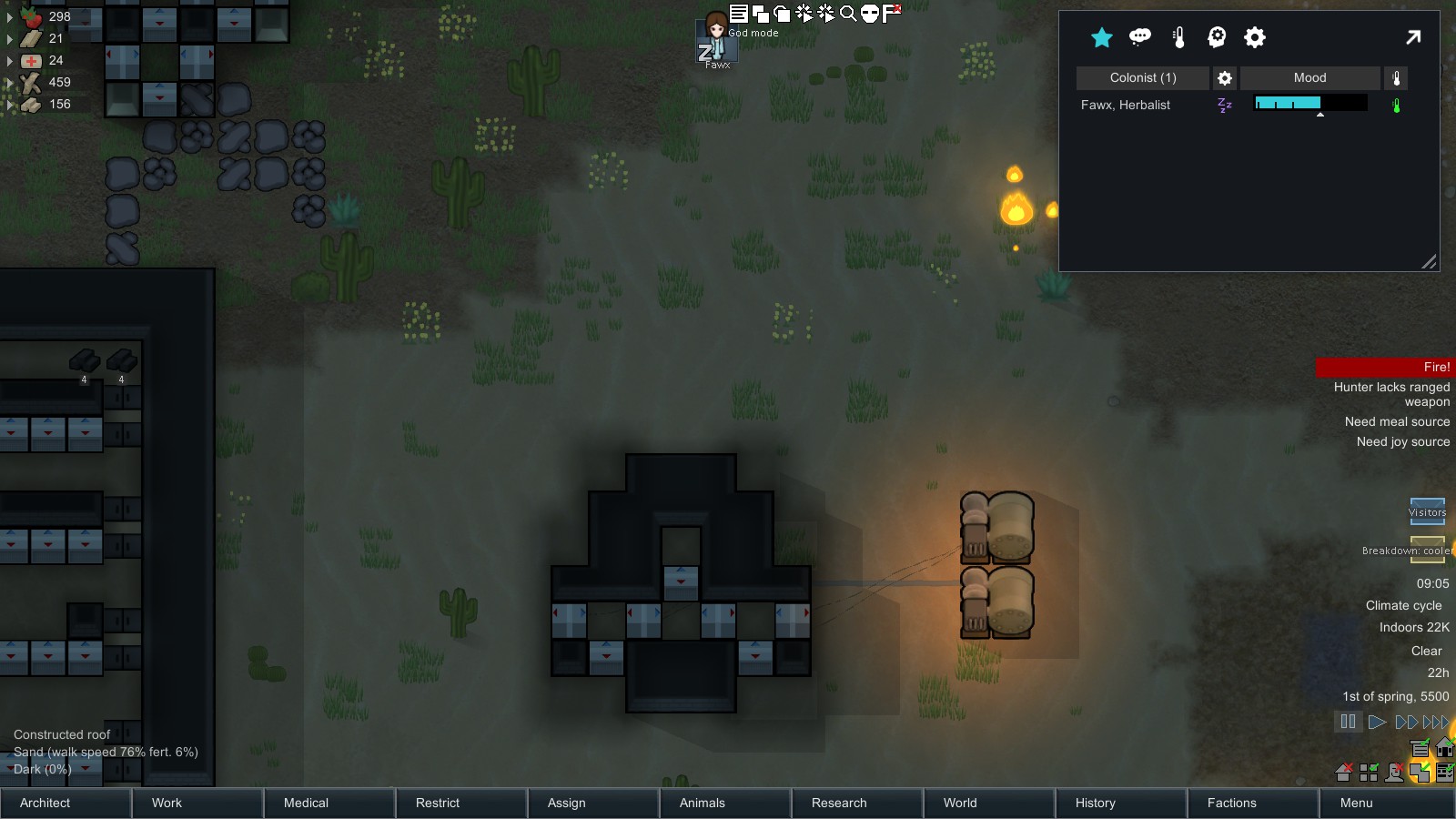Open the debug magnifying glass inspector
The height and width of the screenshot is (819, 1456).
pyautogui.click(x=848, y=13)
